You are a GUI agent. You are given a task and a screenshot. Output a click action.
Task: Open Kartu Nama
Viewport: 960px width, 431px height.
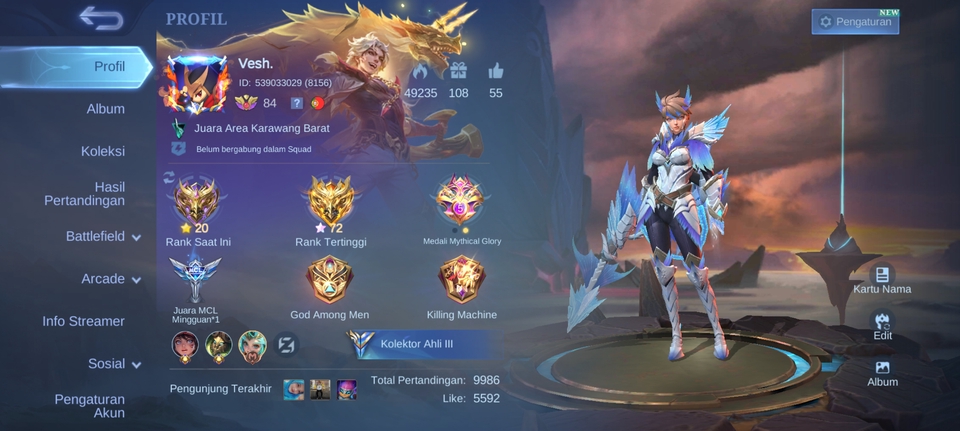(882, 280)
